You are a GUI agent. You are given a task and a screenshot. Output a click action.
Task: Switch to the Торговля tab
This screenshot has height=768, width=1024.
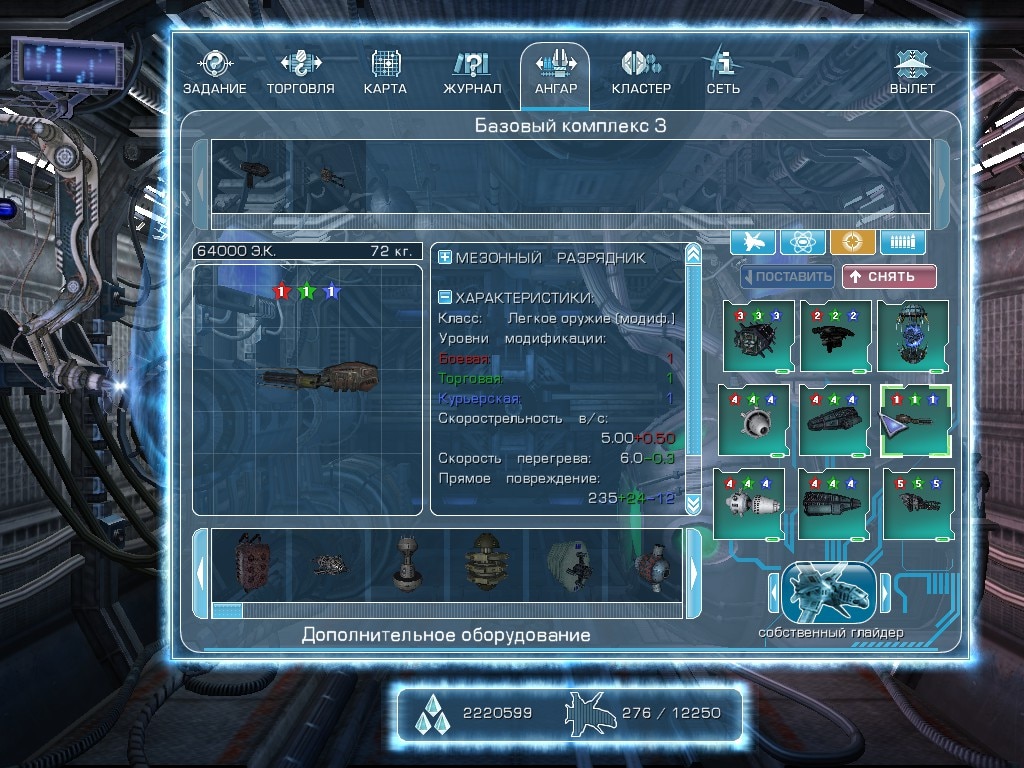coord(300,73)
